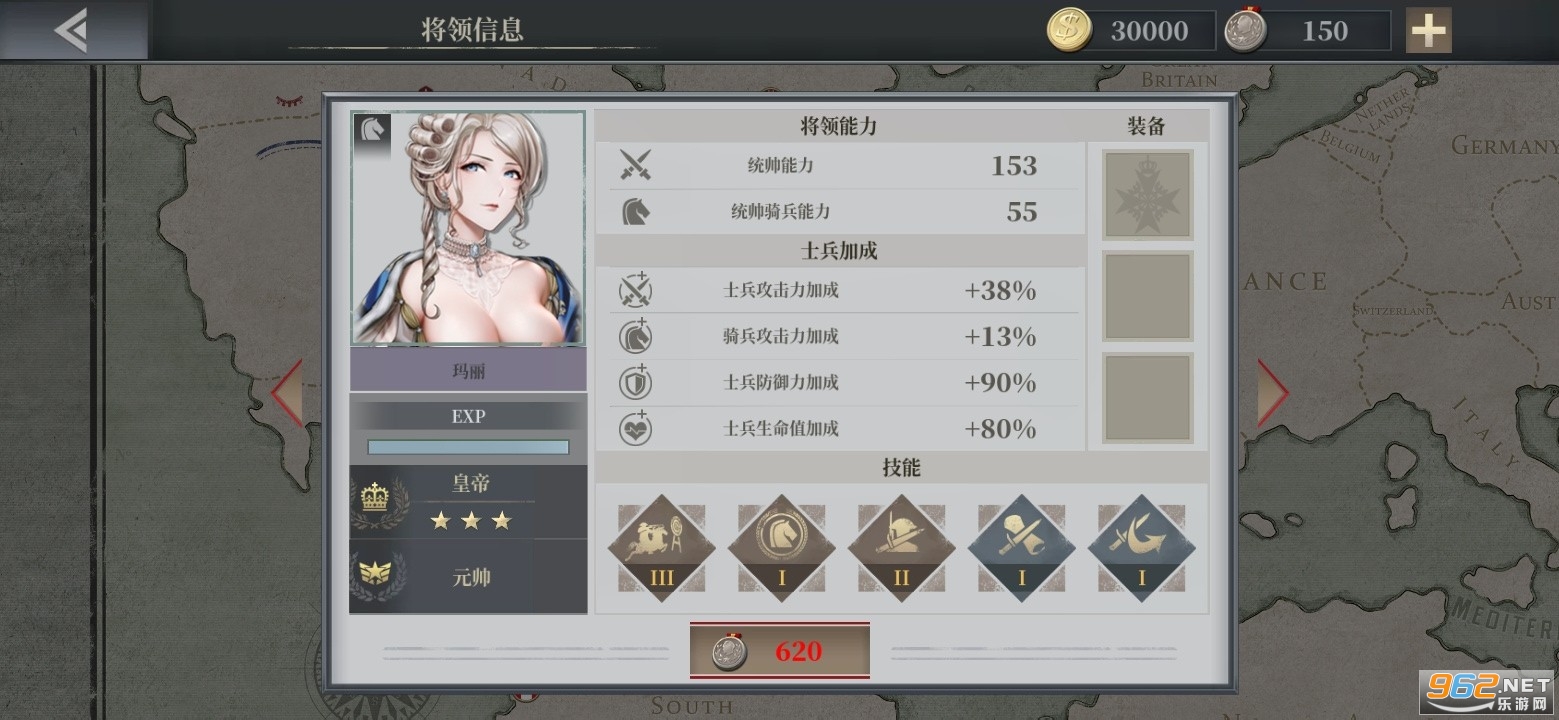Image resolution: width=1559 pixels, height=720 pixels.
Task: Go back using the top-left arrow
Action: [72, 31]
